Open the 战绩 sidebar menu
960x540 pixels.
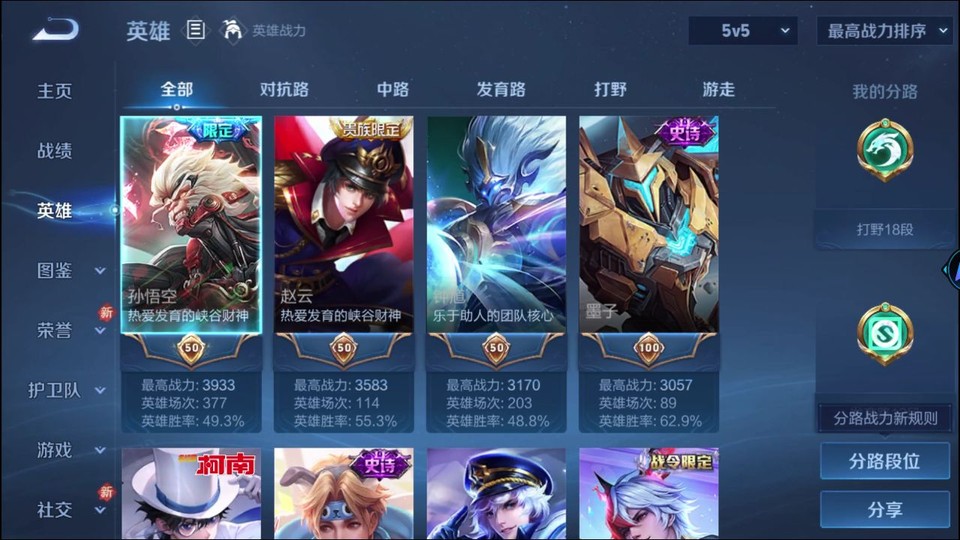pos(55,151)
